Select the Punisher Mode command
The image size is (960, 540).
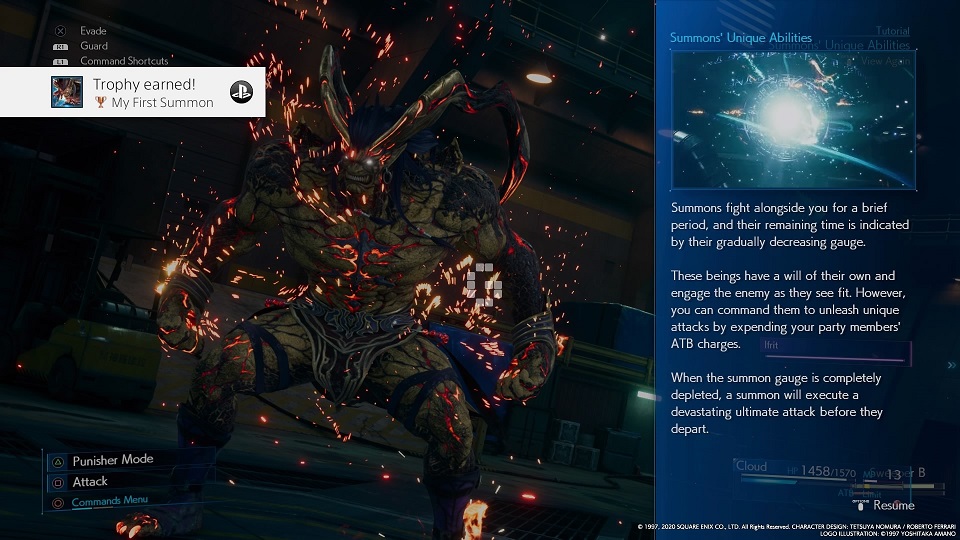coord(112,460)
